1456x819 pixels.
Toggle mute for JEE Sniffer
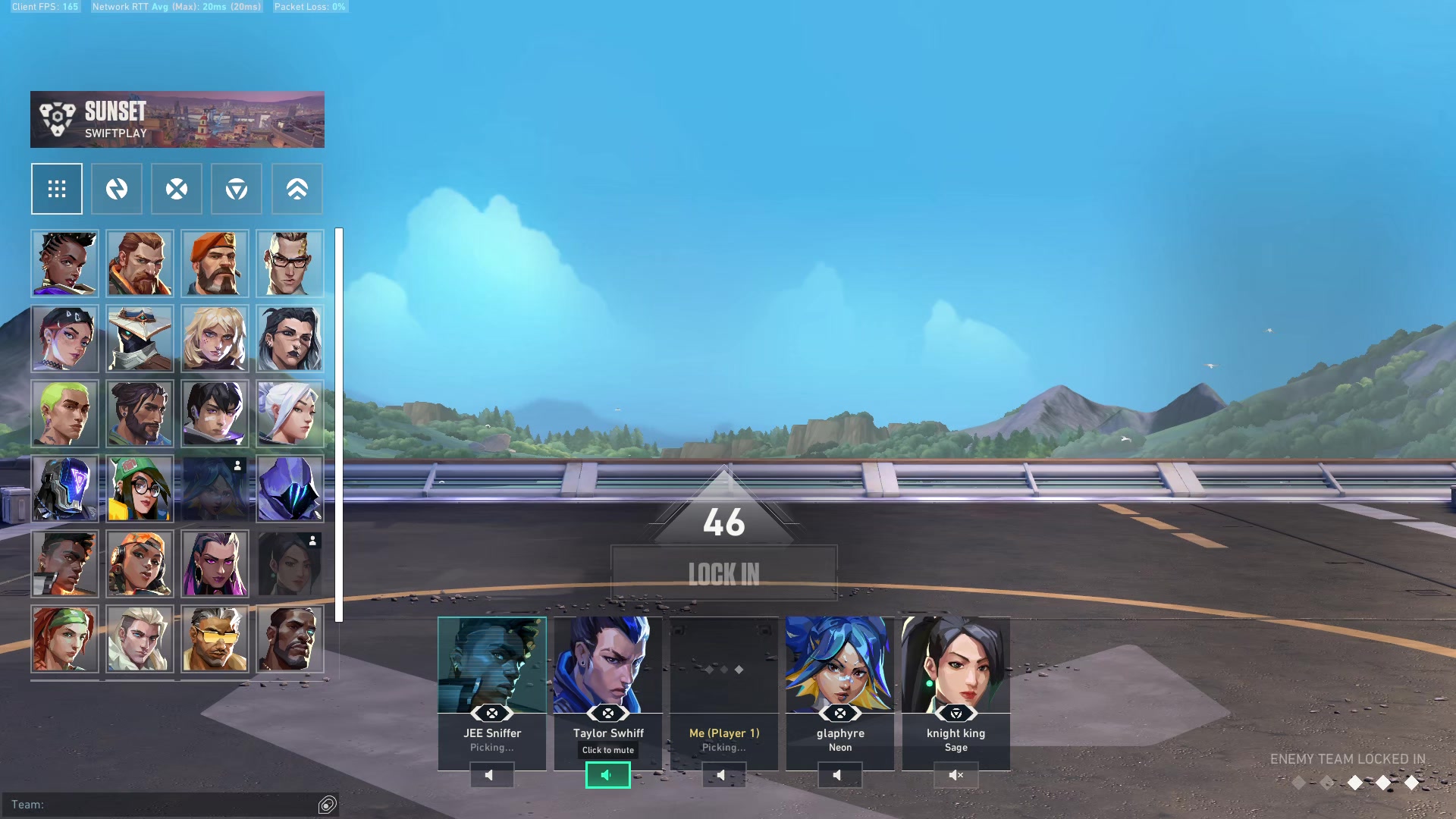coord(491,775)
